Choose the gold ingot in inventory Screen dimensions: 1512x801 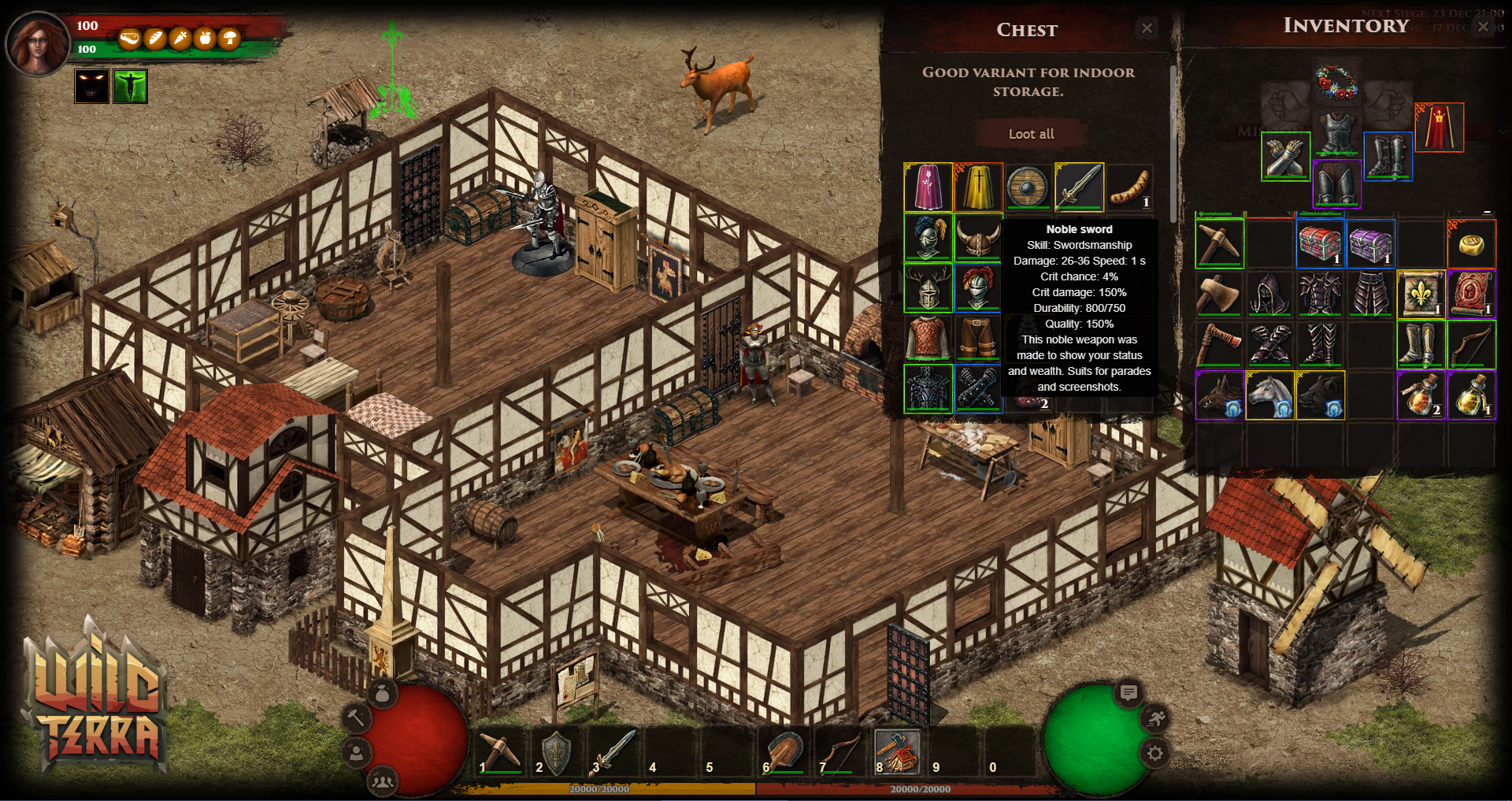[x=1470, y=245]
